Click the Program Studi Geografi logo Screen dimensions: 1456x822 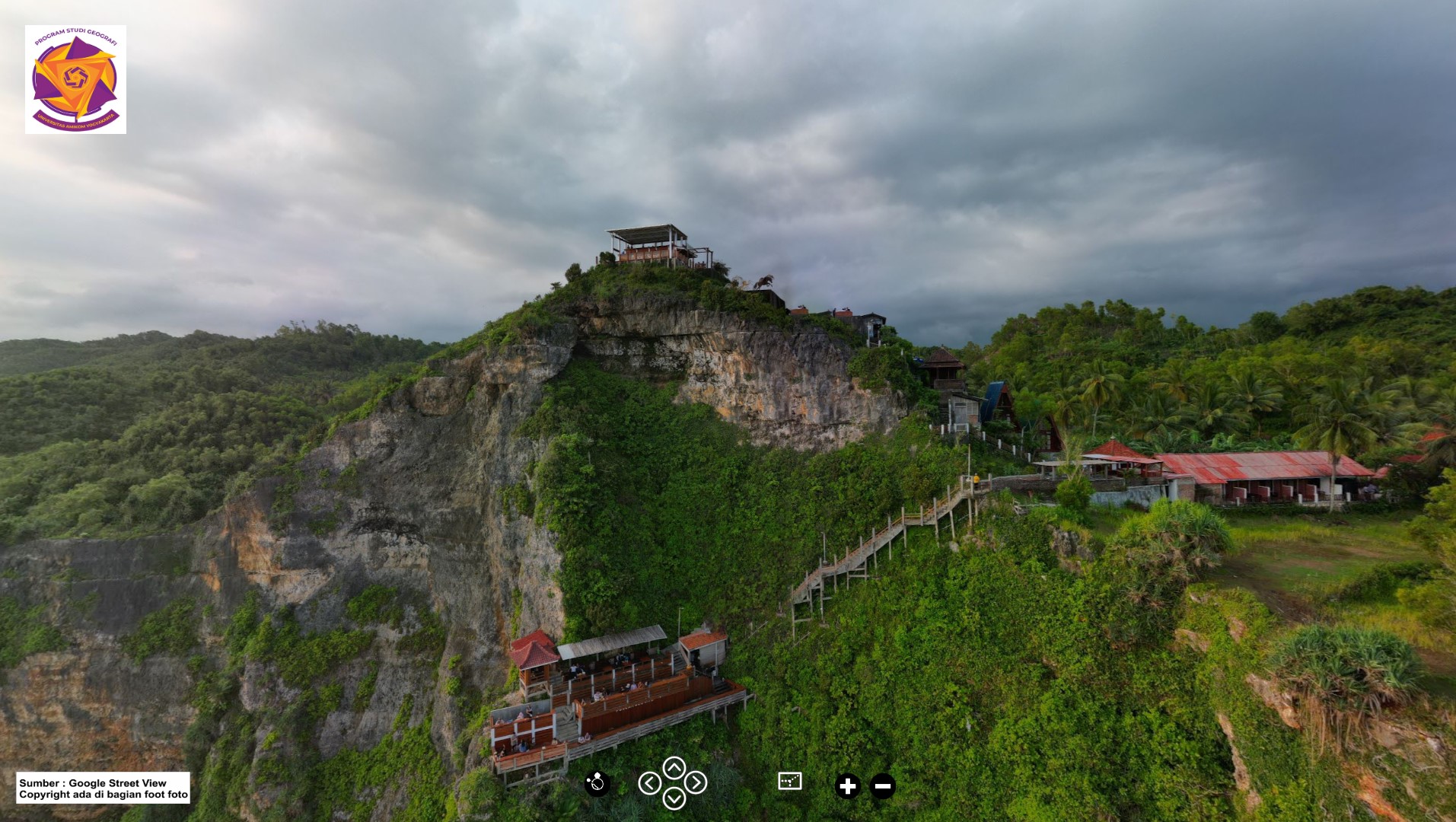pyautogui.click(x=75, y=79)
